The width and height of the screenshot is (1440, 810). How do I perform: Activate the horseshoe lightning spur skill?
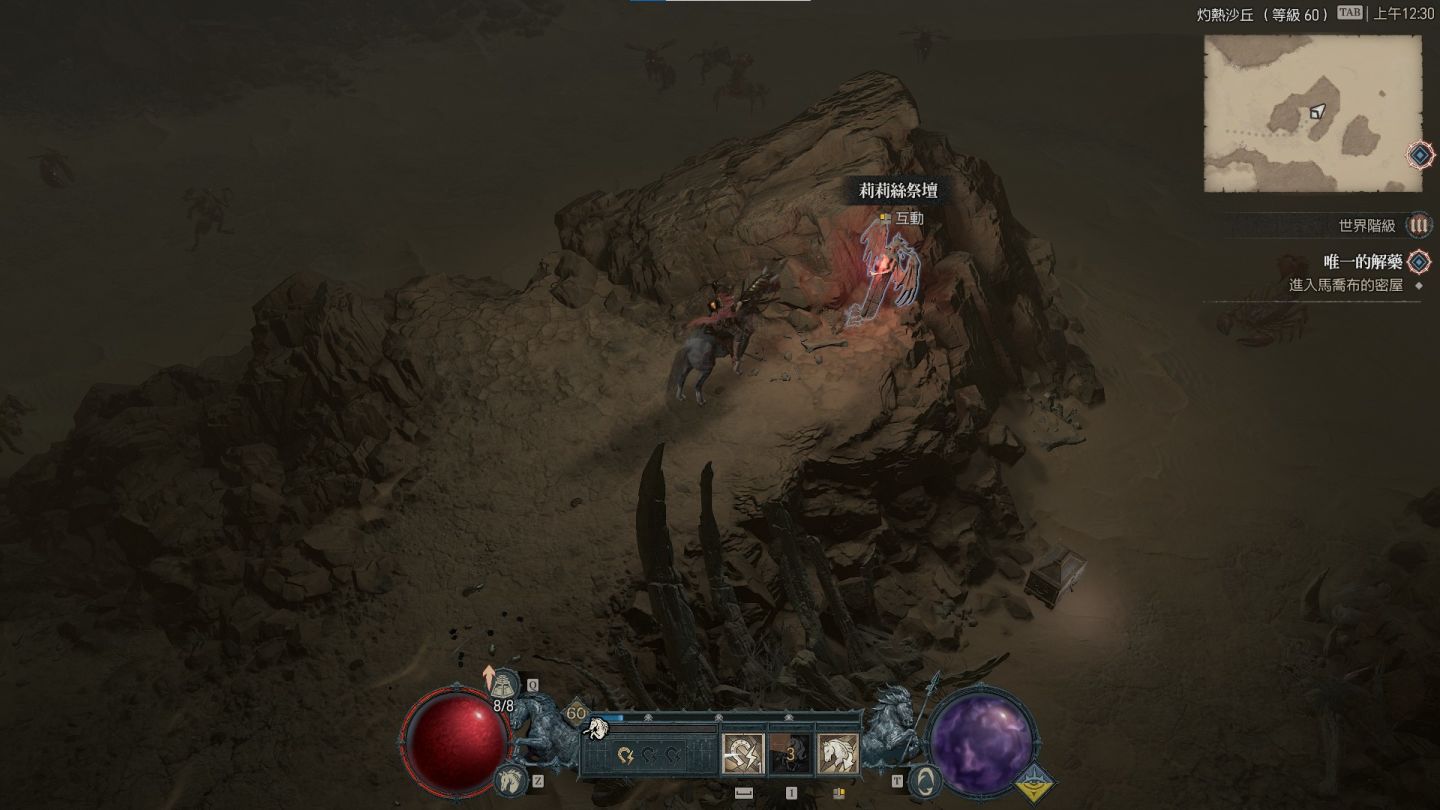click(x=743, y=754)
